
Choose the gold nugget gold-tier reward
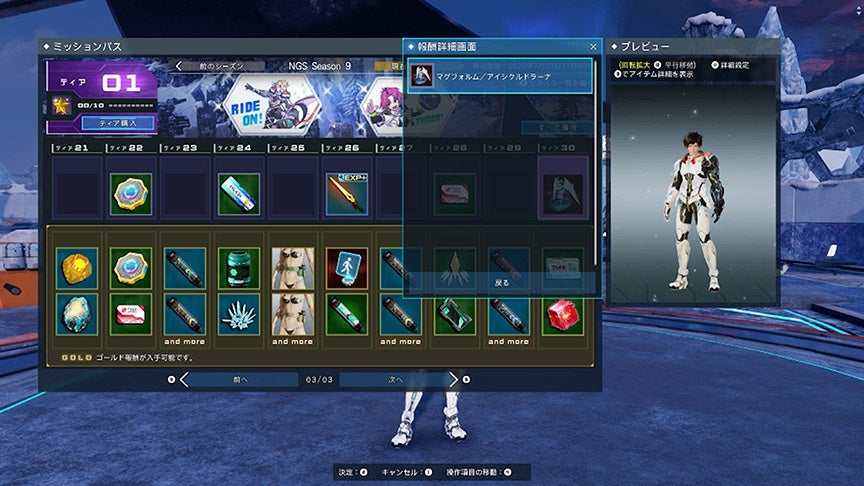pyautogui.click(x=76, y=269)
